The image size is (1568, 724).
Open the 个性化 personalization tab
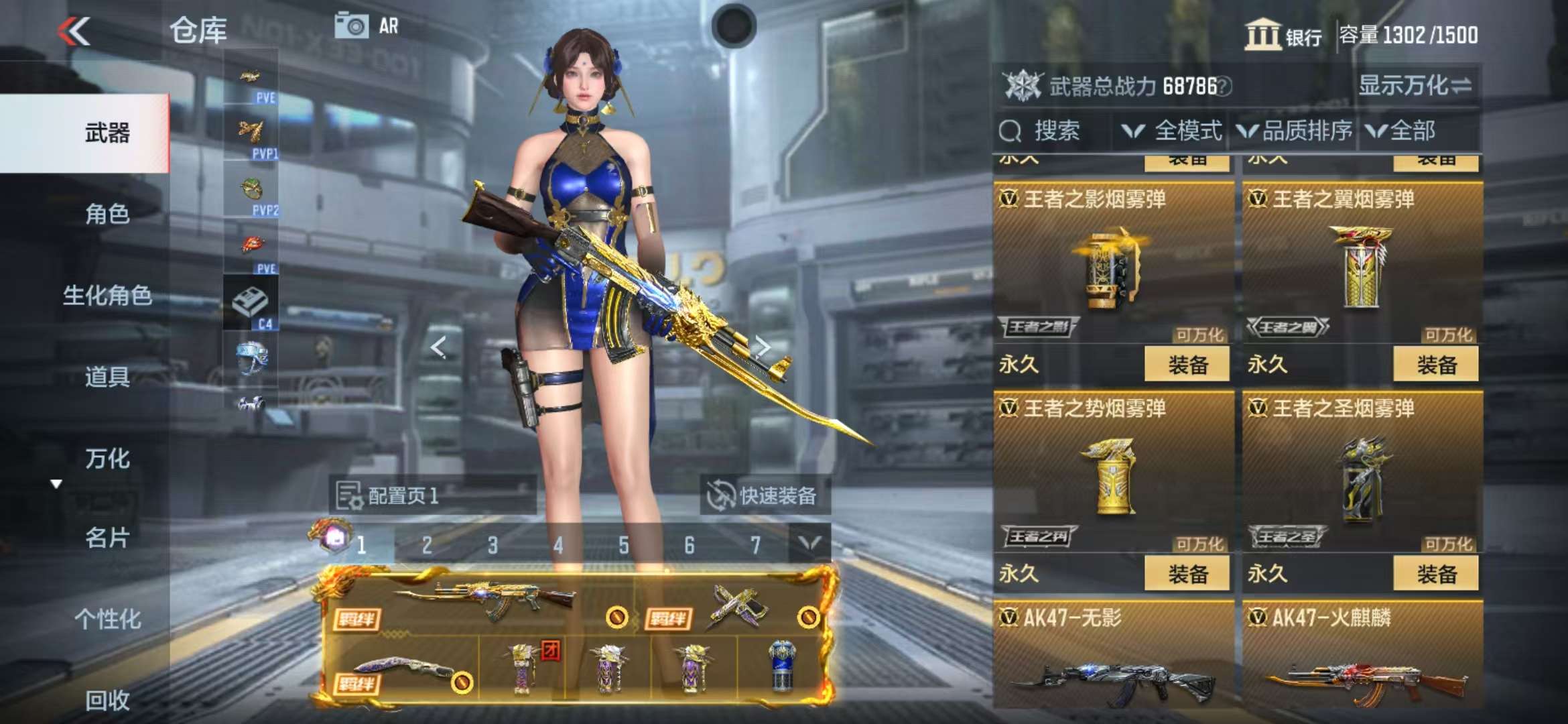coord(107,619)
